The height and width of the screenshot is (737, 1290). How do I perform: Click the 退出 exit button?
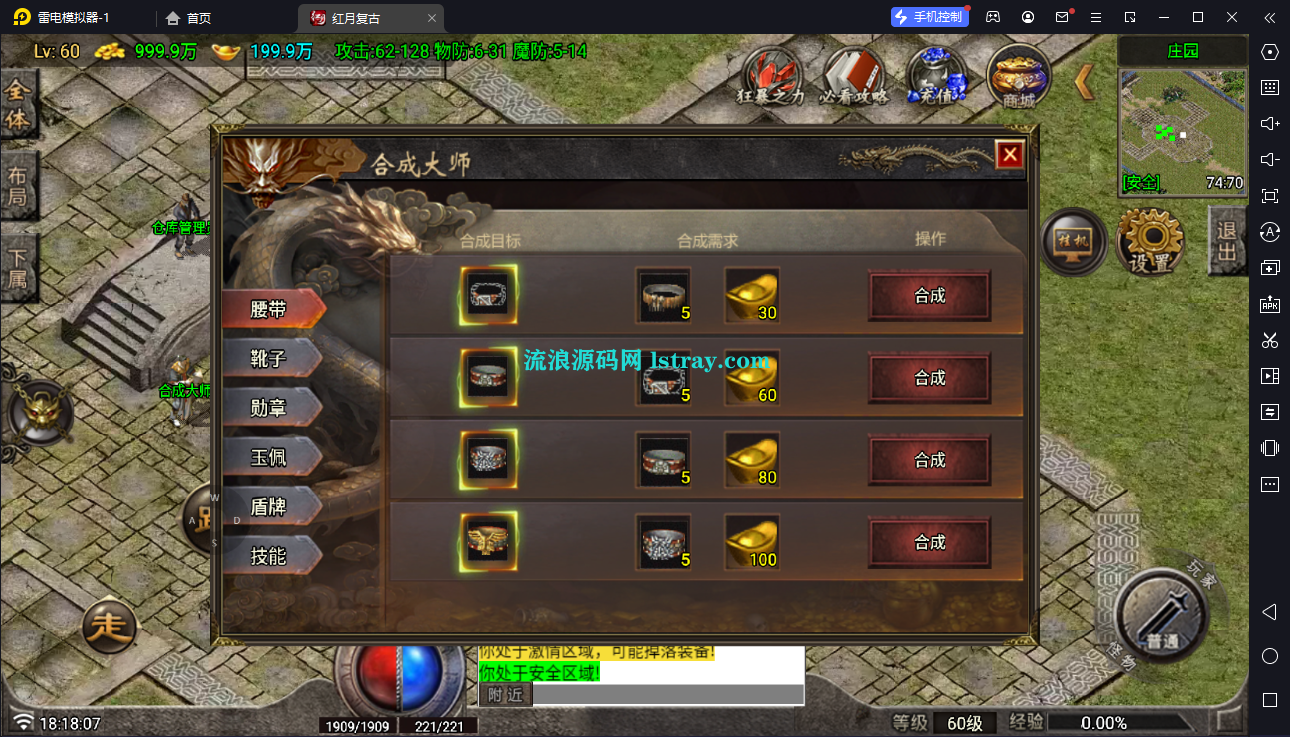(x=1227, y=241)
